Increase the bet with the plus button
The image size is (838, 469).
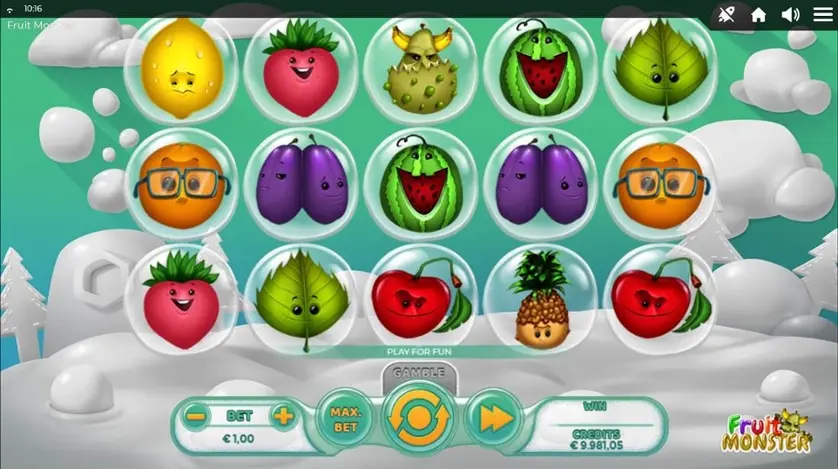[284, 416]
